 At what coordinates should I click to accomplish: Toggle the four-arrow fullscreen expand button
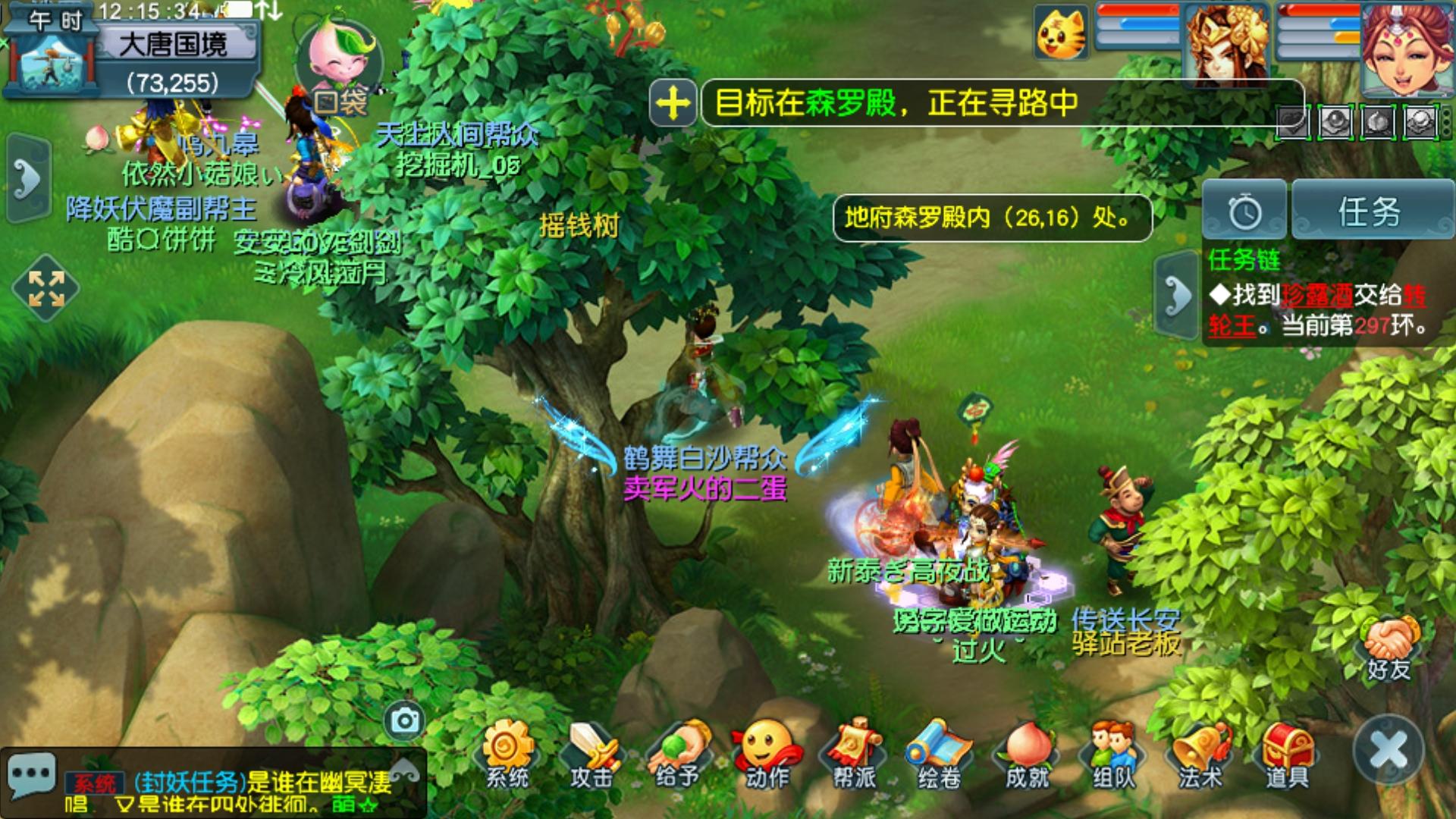(x=46, y=289)
